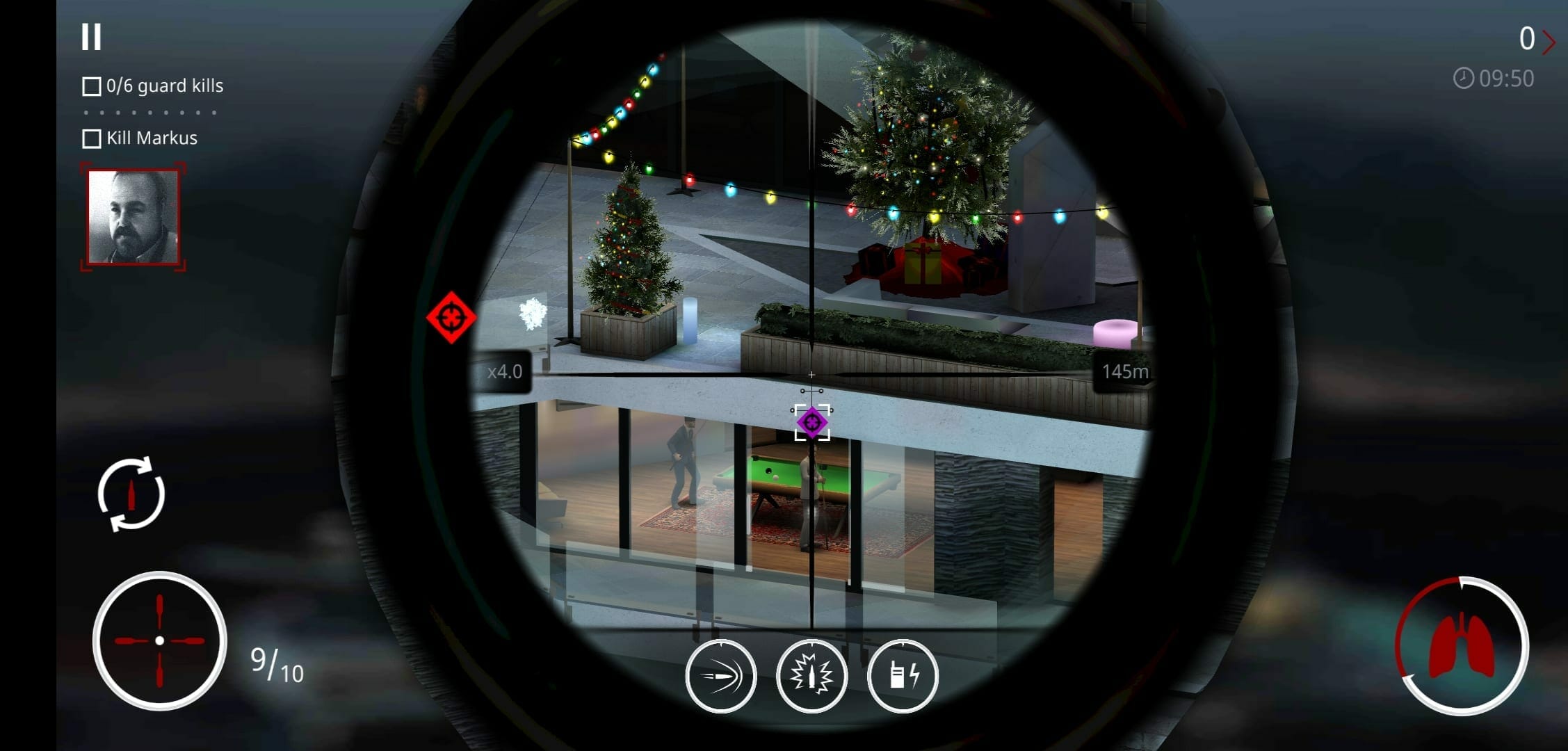Image resolution: width=1568 pixels, height=751 pixels.
Task: Tap the purple target marker
Action: point(811,422)
